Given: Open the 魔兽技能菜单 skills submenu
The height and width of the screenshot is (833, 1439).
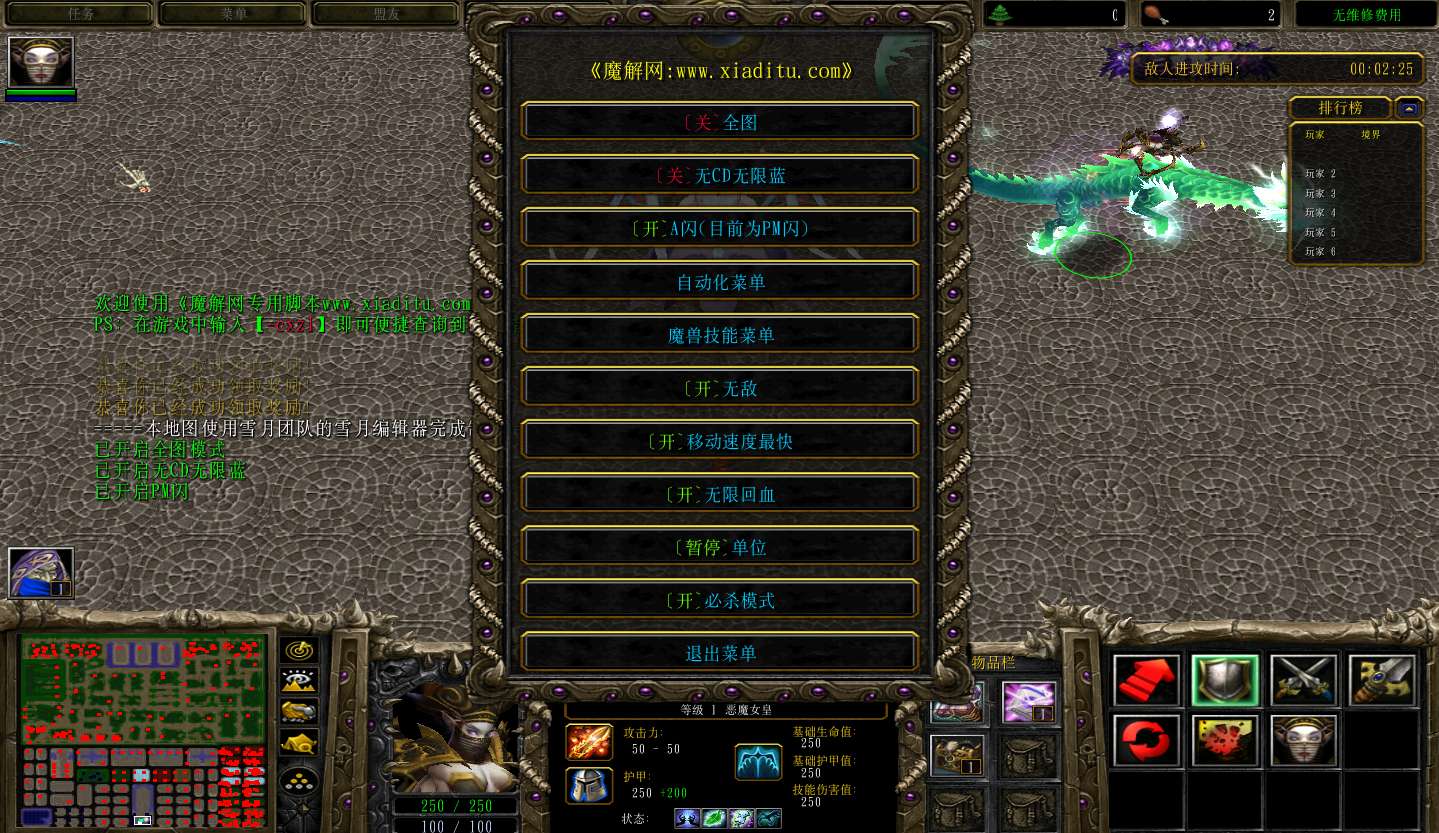Looking at the screenshot, I should point(719,334).
